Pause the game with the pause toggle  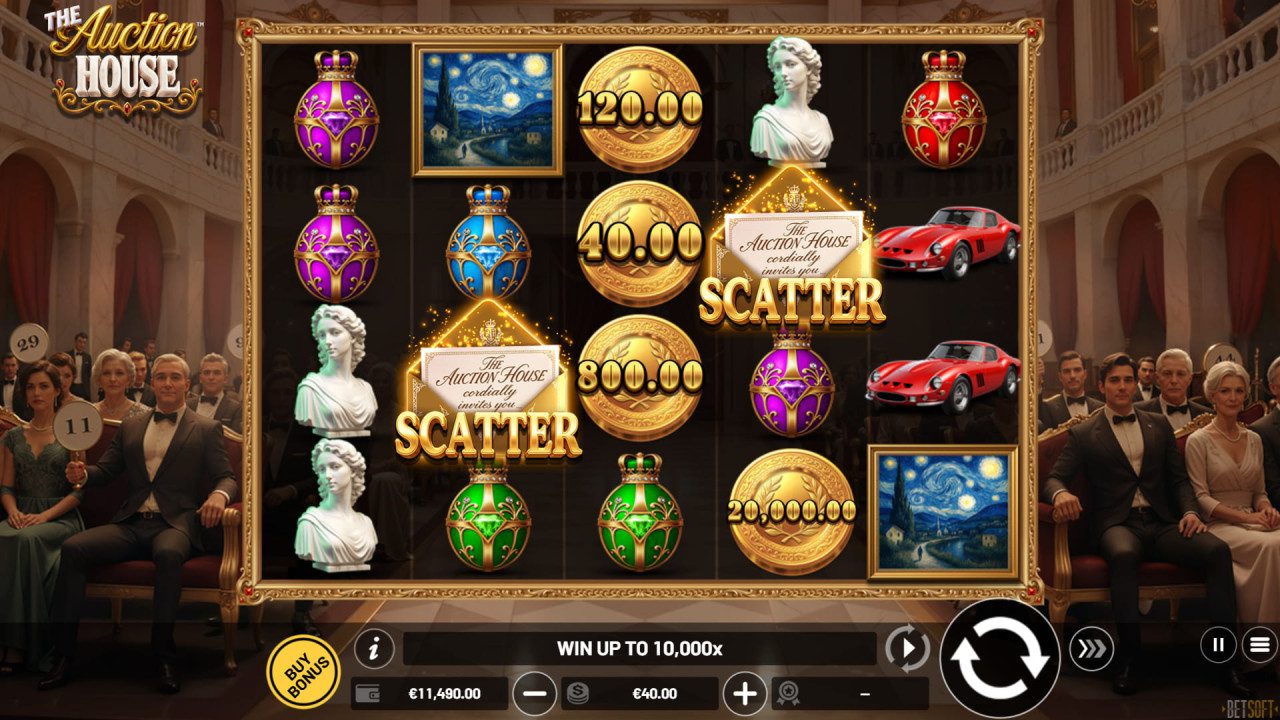1216,646
